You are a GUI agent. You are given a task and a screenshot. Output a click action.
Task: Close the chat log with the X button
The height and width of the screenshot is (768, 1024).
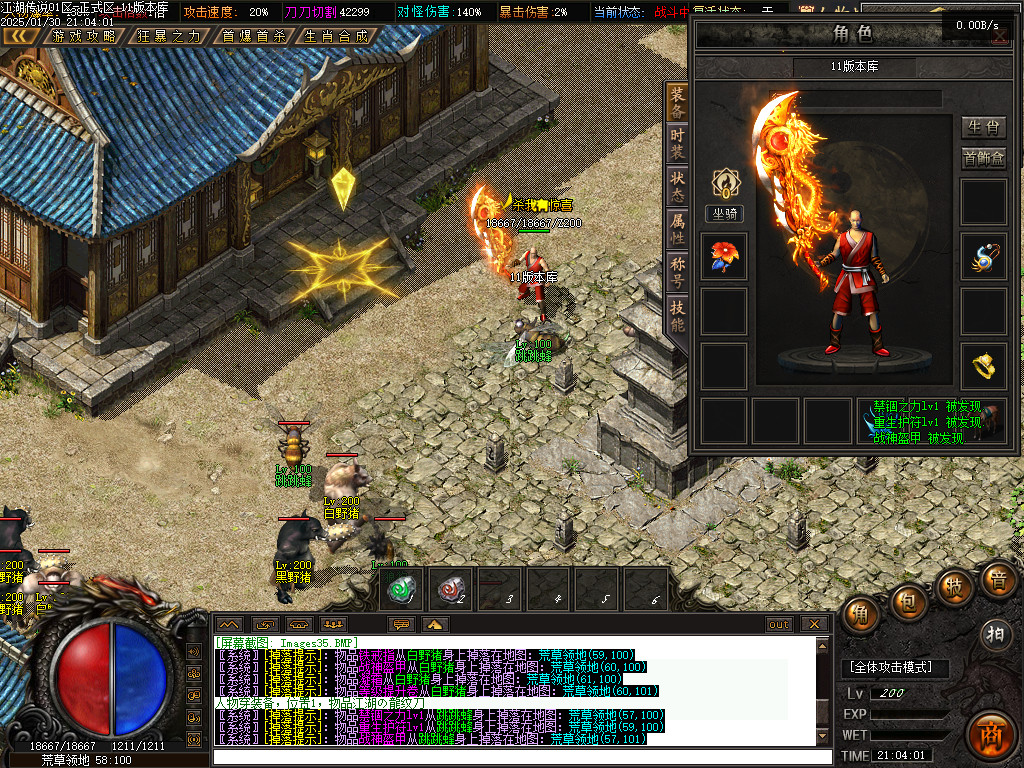[x=814, y=624]
